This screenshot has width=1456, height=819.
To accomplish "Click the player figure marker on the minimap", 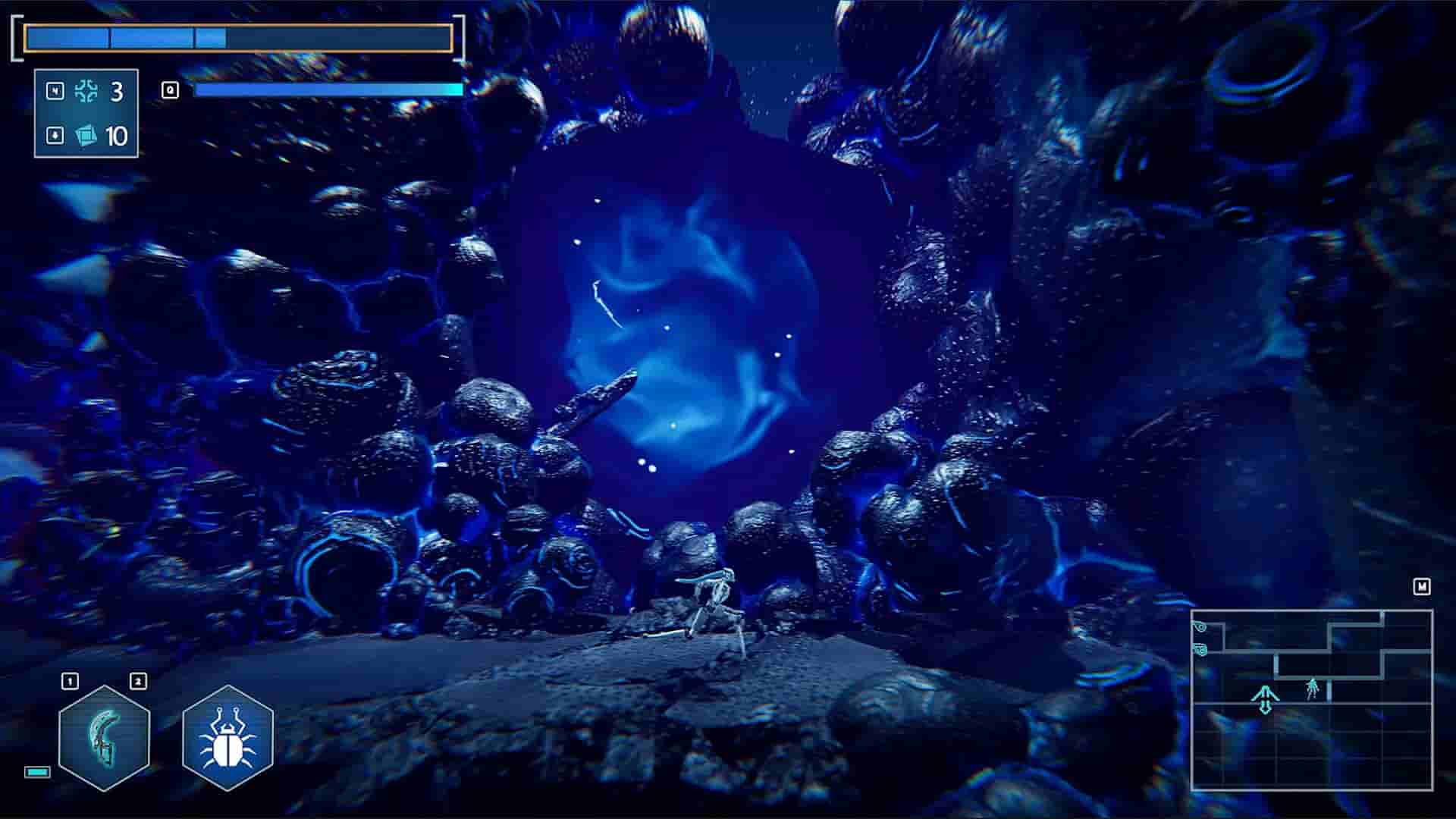I will (1313, 689).
